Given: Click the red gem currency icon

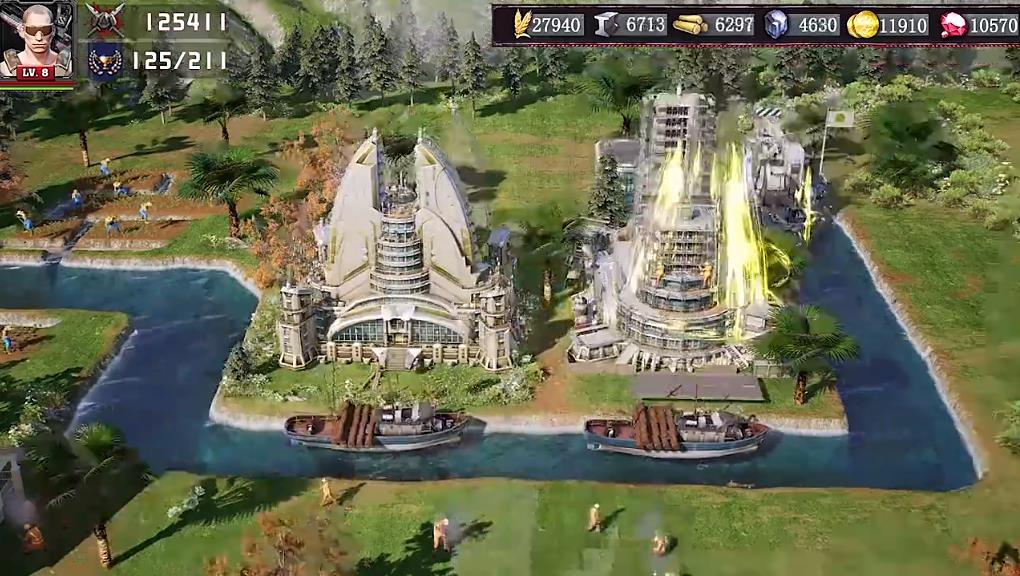Looking at the screenshot, I should 954,24.
